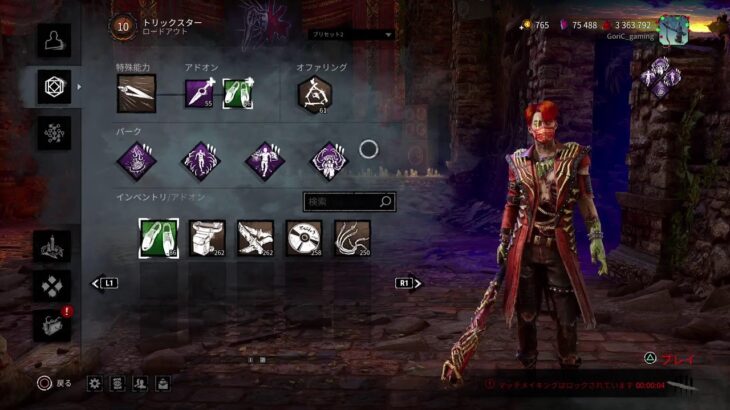Image resolution: width=730 pixels, height=410 pixels.
Task: Open the offering slot
Action: pyautogui.click(x=313, y=93)
